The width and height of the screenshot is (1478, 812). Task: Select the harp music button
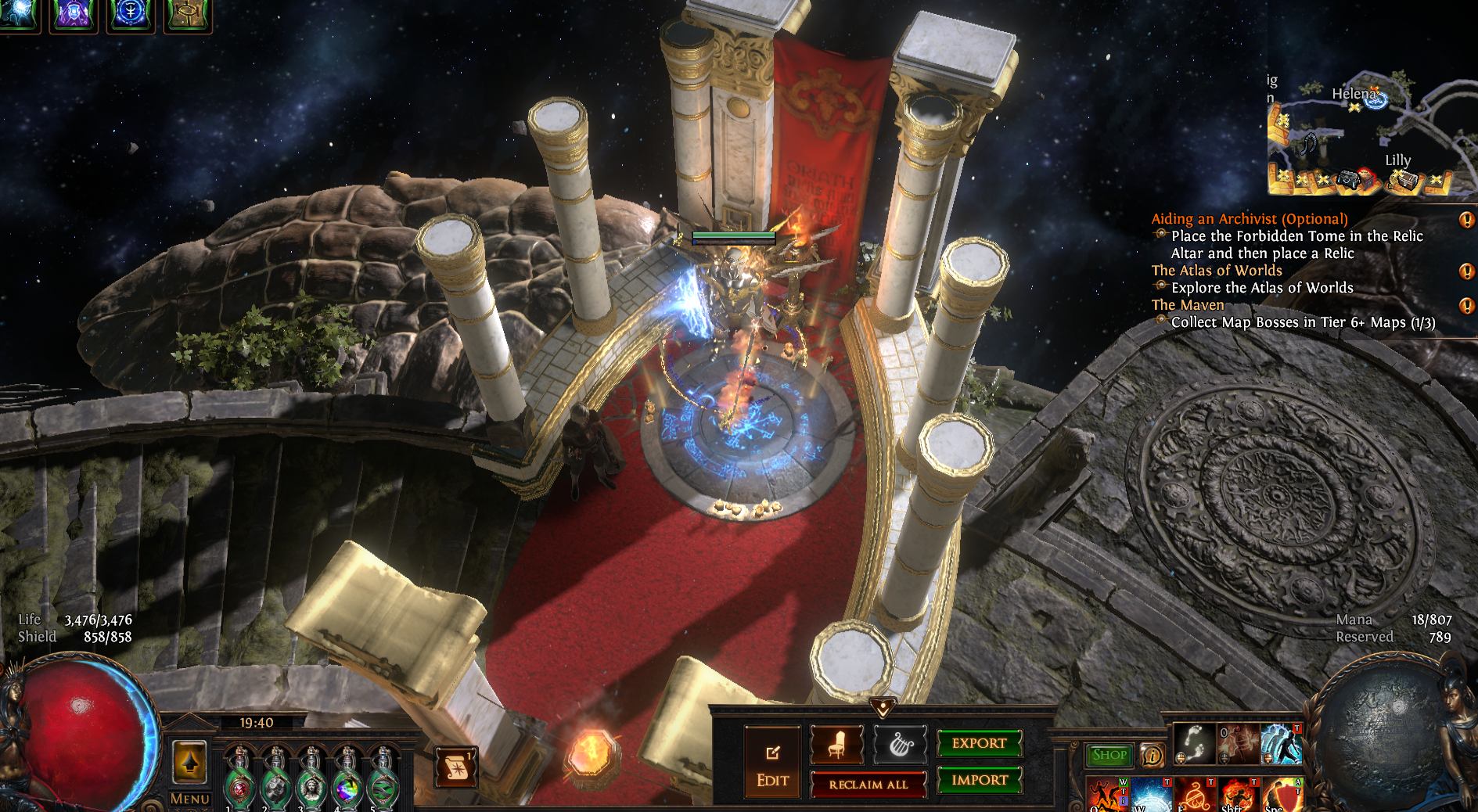point(900,743)
